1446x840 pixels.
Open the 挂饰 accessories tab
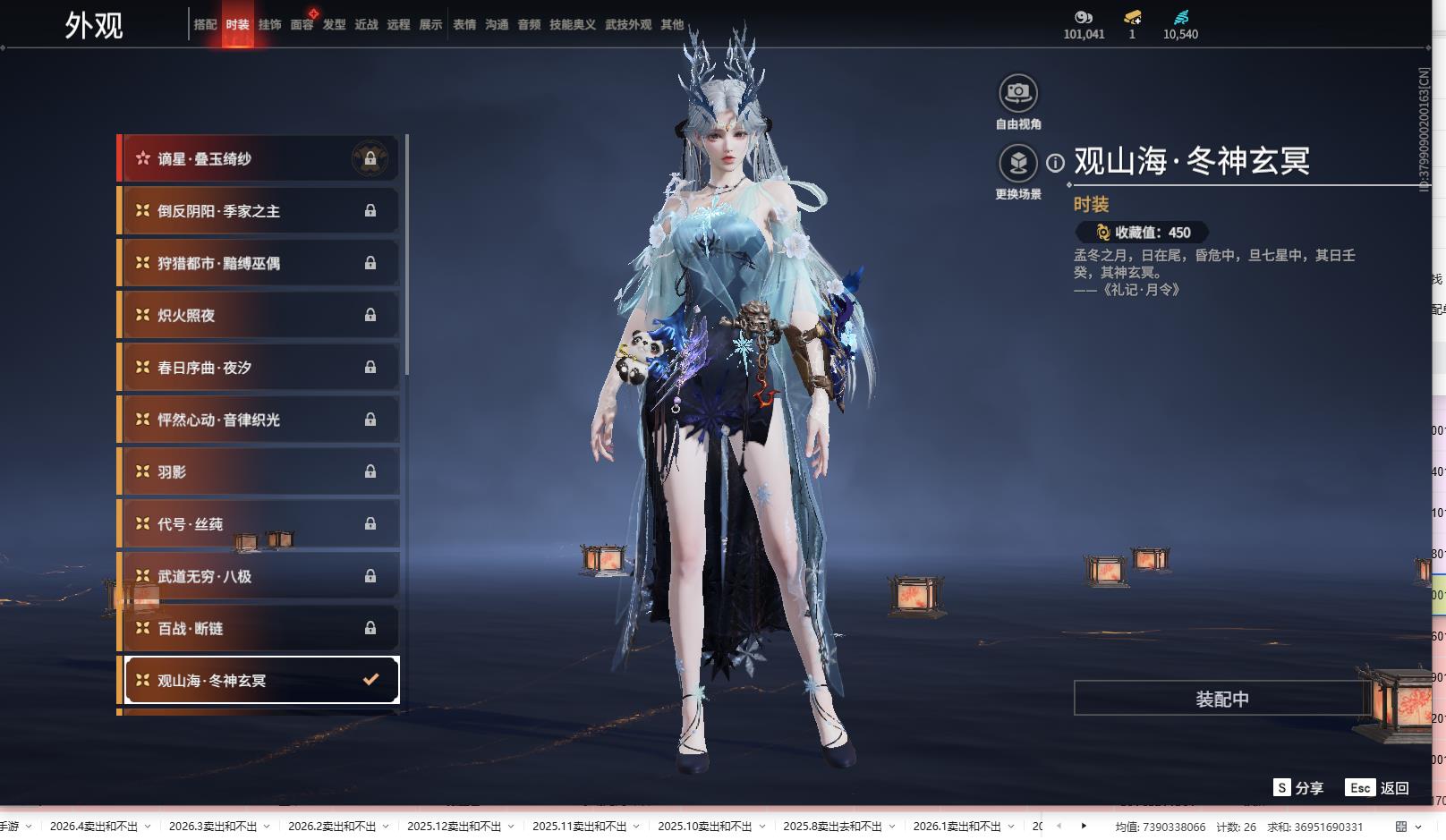click(x=269, y=25)
